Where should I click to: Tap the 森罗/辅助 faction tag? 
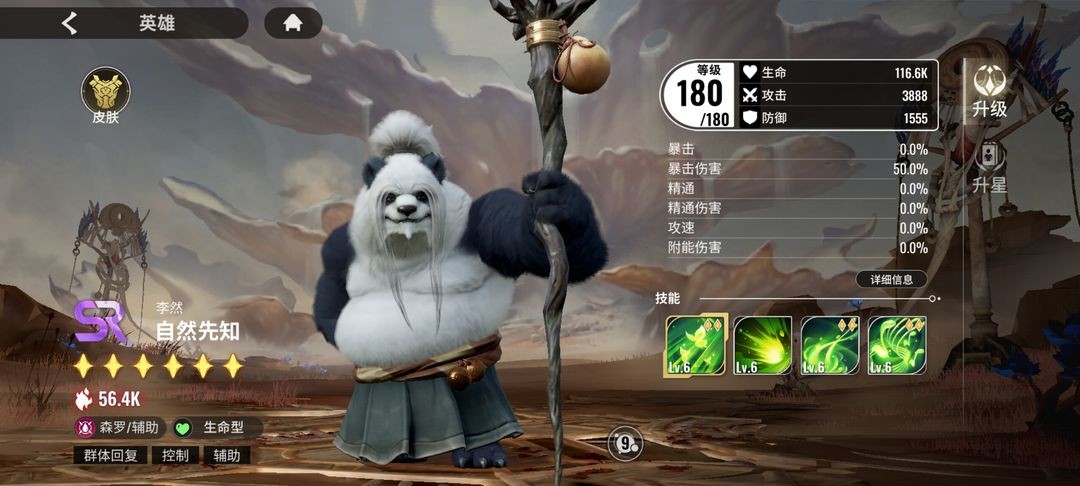point(119,427)
